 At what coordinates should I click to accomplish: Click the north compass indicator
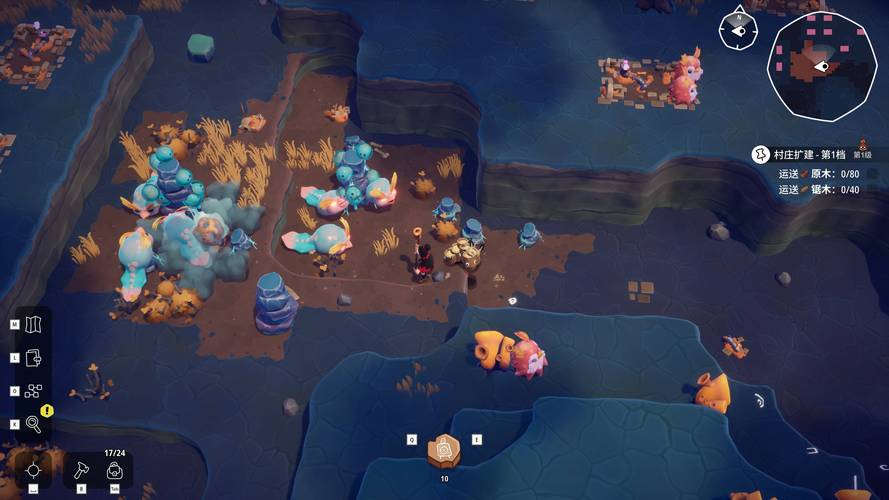[738, 28]
